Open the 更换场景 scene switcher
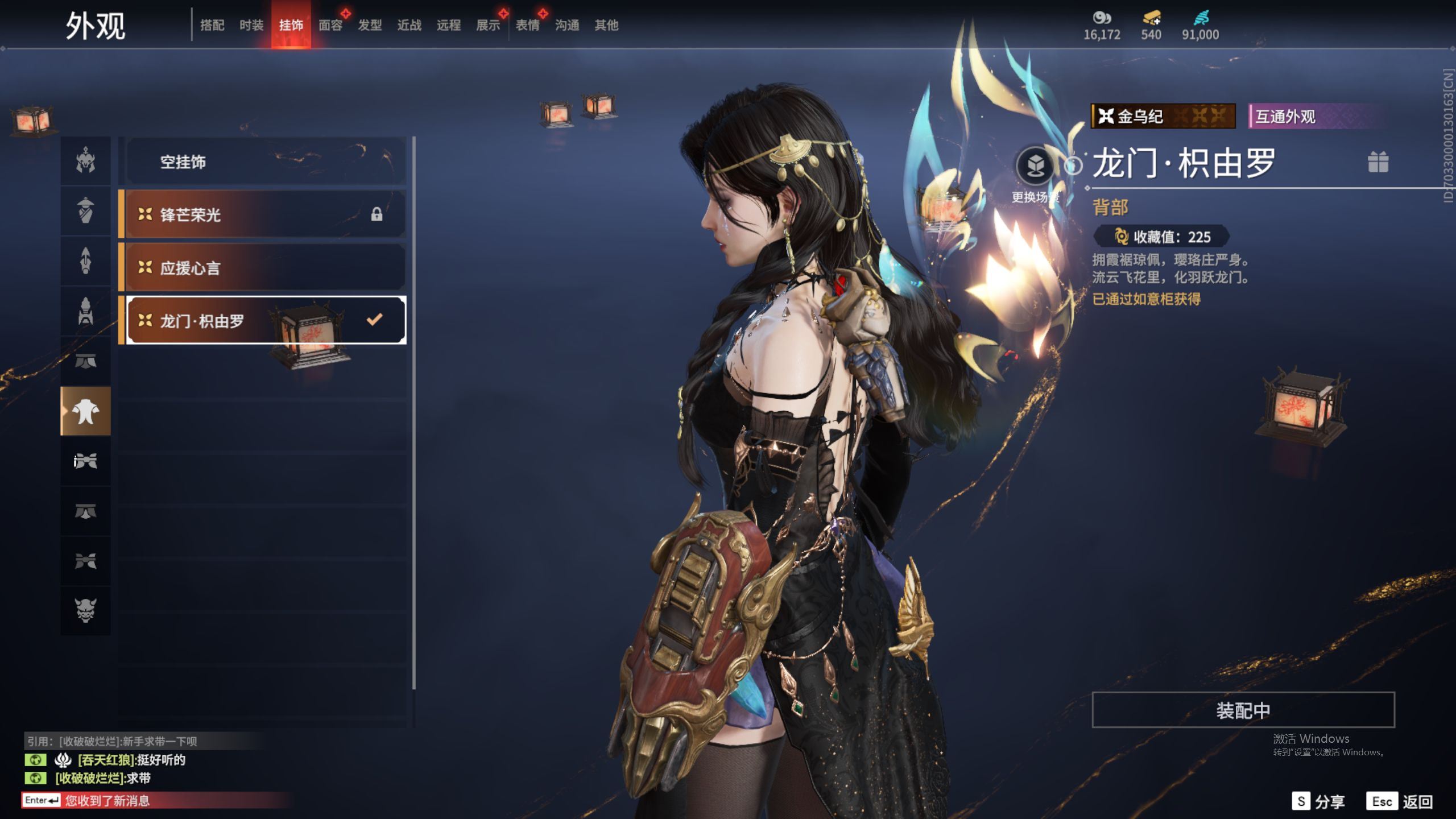The width and height of the screenshot is (1456, 819). (1035, 166)
